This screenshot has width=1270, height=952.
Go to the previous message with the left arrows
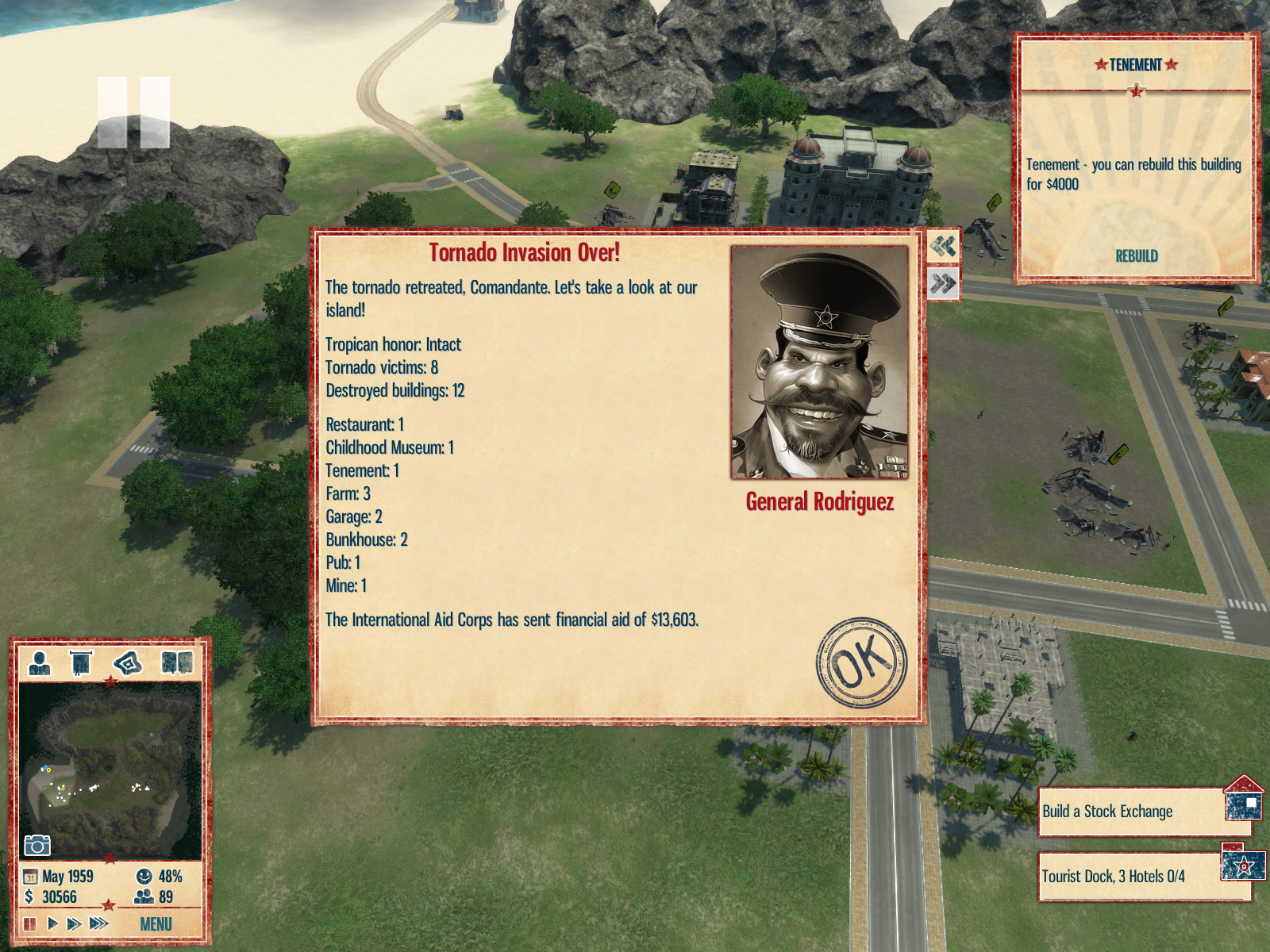[x=943, y=246]
